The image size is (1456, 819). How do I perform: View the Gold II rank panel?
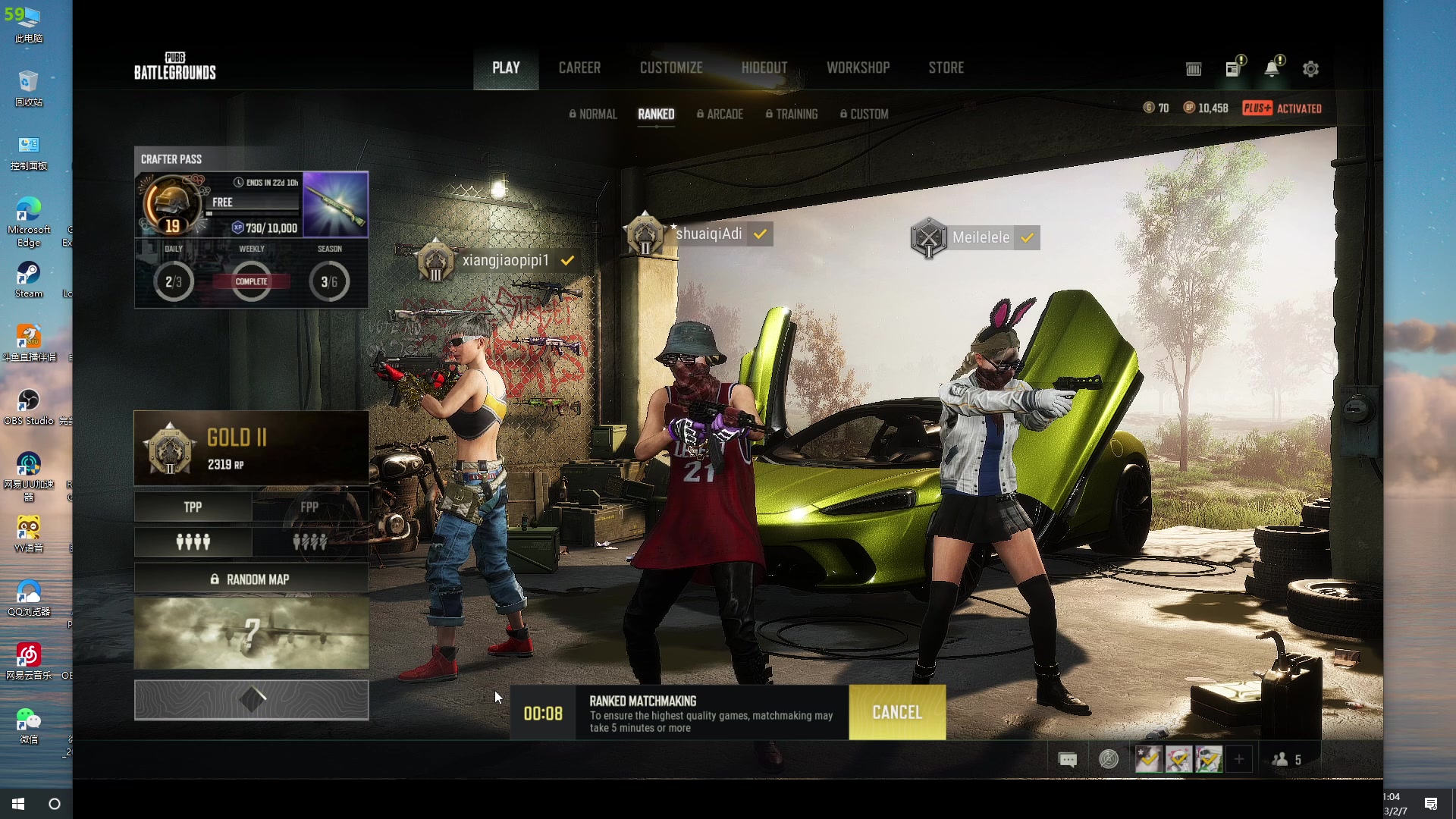click(251, 448)
